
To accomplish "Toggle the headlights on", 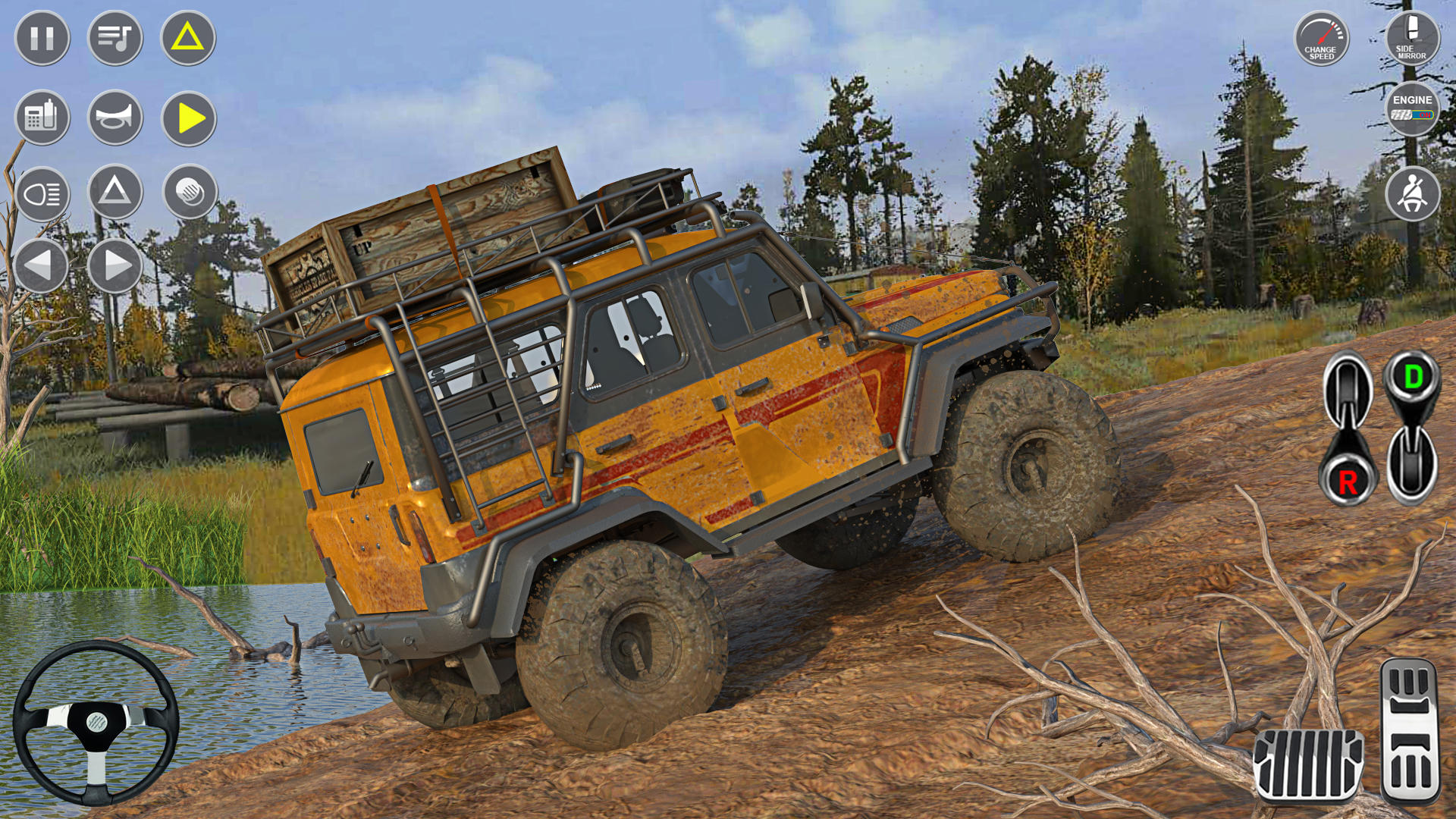I will 42,195.
